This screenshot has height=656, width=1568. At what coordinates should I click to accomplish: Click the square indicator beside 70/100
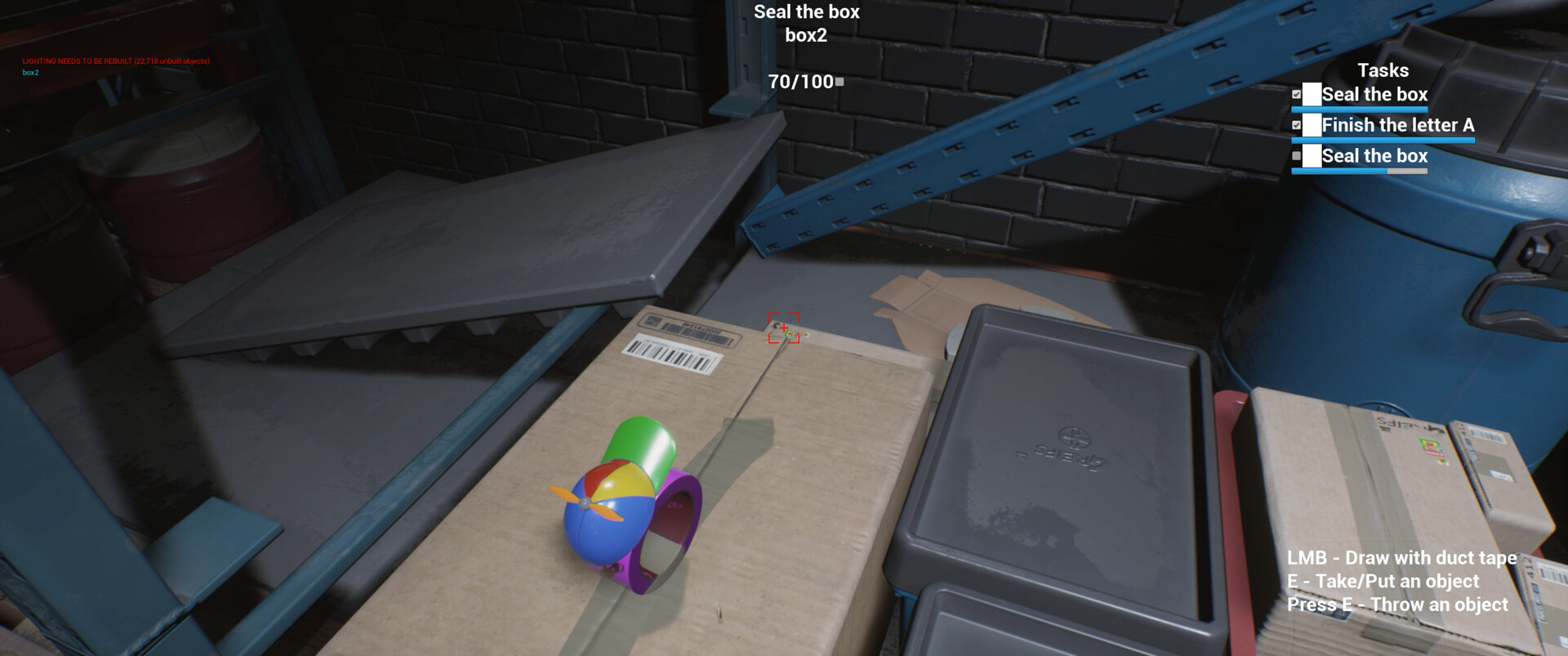click(838, 81)
